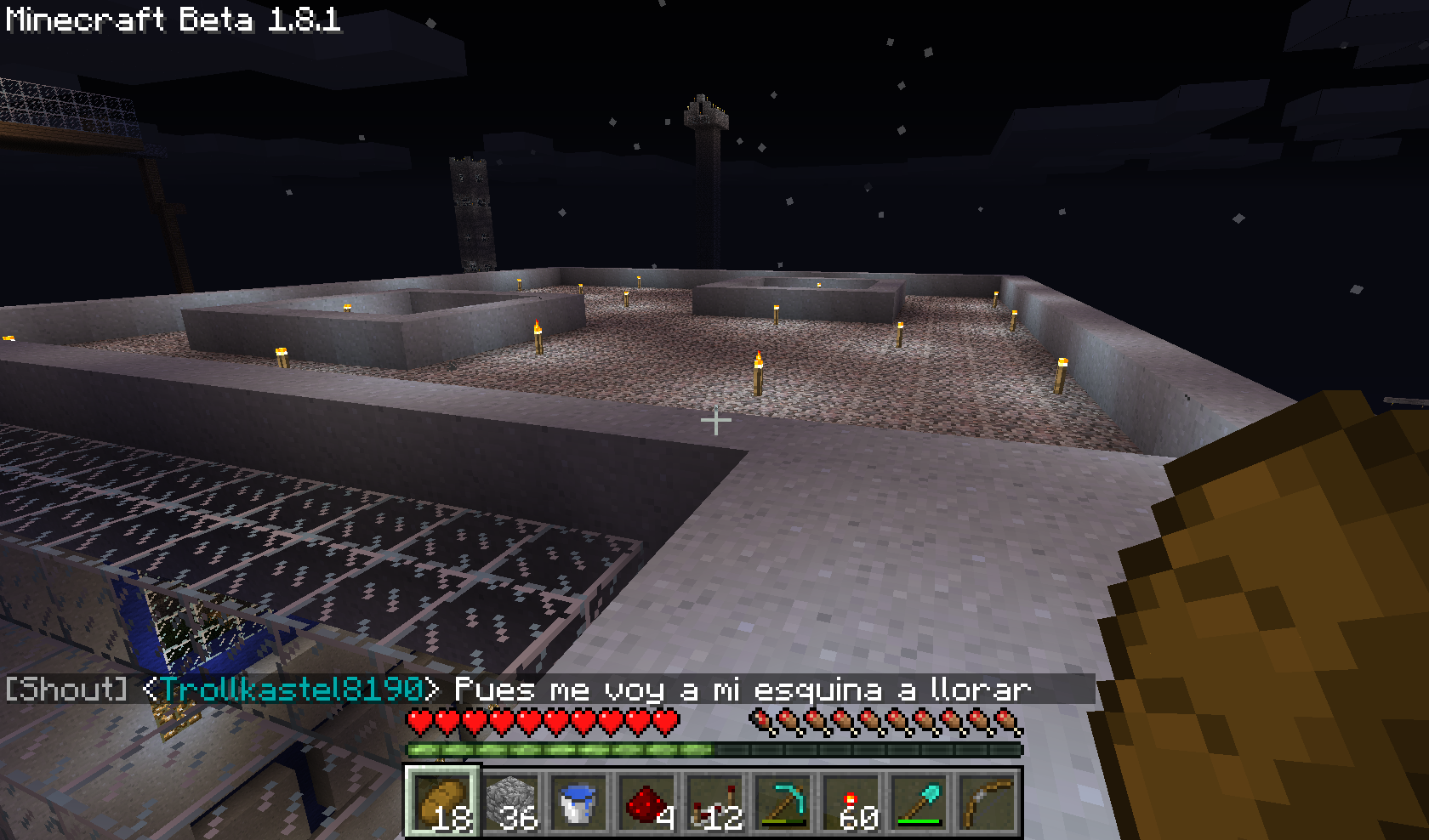Screen dimensions: 1429x840
Task: Select the bread stack in the hotbar
Action: [x=442, y=801]
